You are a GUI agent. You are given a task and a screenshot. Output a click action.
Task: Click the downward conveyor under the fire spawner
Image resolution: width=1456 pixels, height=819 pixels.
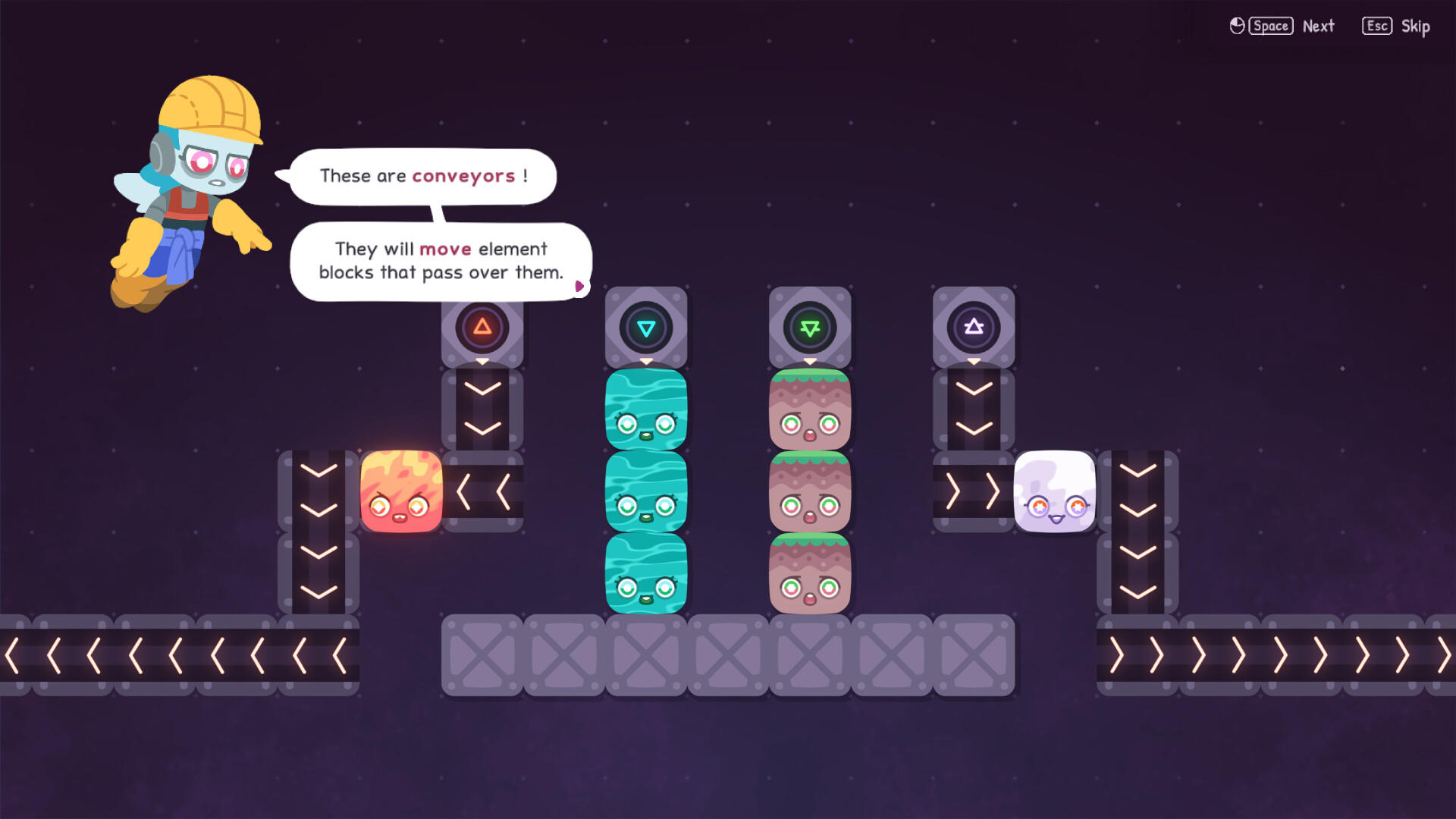(483, 409)
